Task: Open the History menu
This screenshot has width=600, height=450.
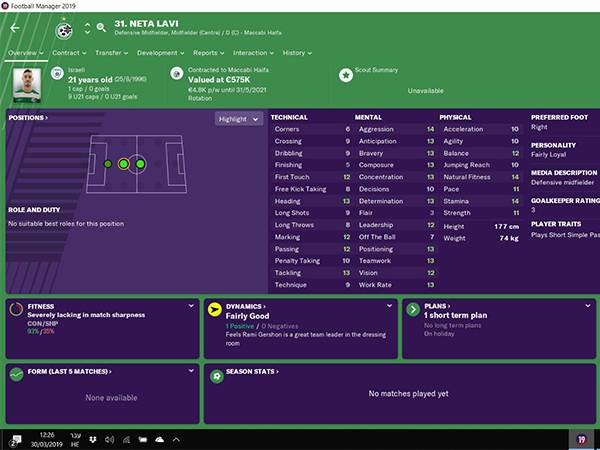Action: pos(296,52)
